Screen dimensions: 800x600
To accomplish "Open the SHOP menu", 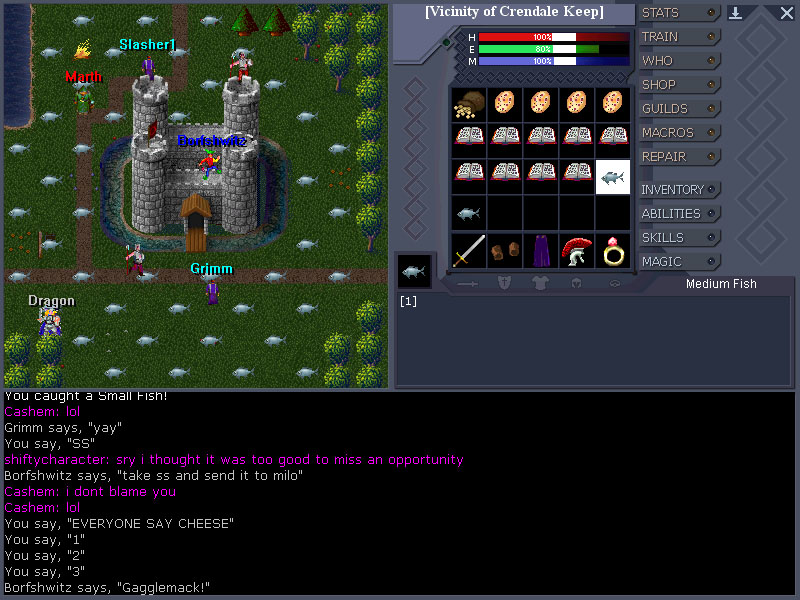I will pos(679,85).
